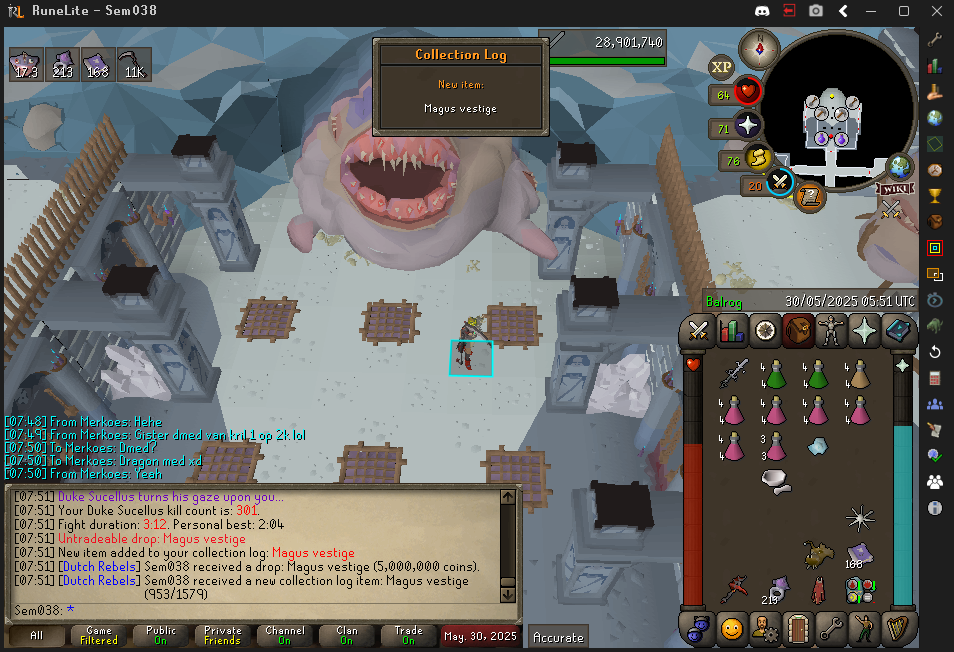
Task: Toggle the XP drops button
Action: [721, 67]
